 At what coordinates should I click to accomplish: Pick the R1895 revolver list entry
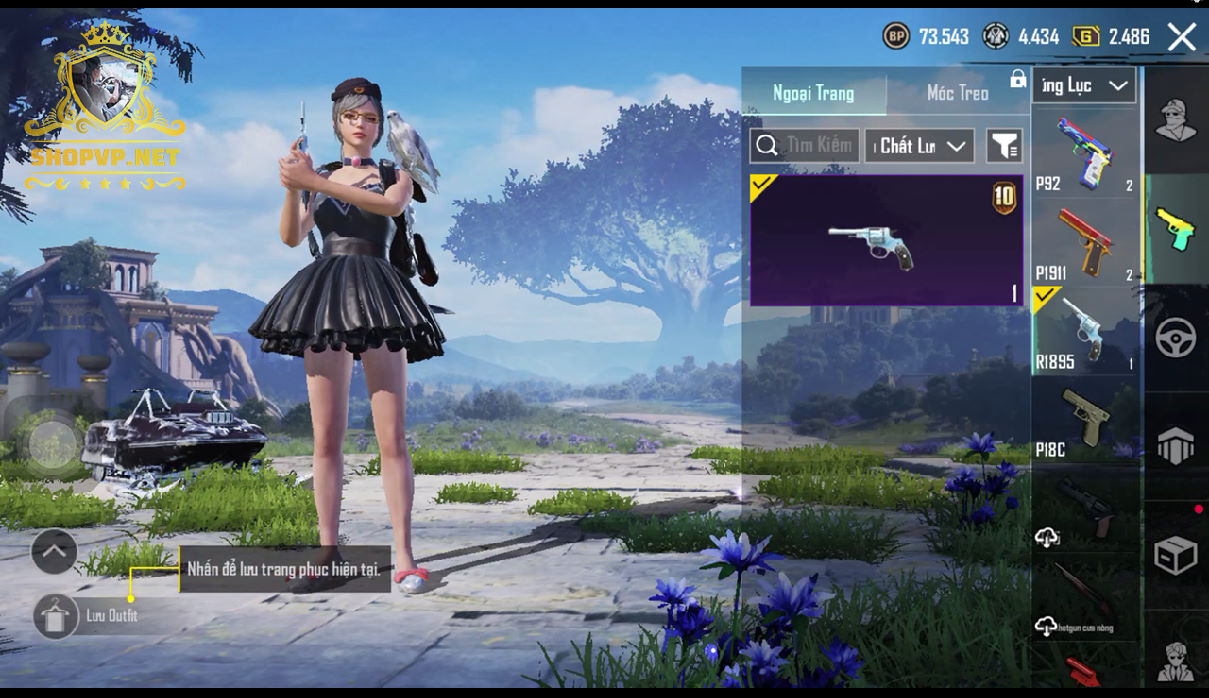pyautogui.click(x=1085, y=330)
